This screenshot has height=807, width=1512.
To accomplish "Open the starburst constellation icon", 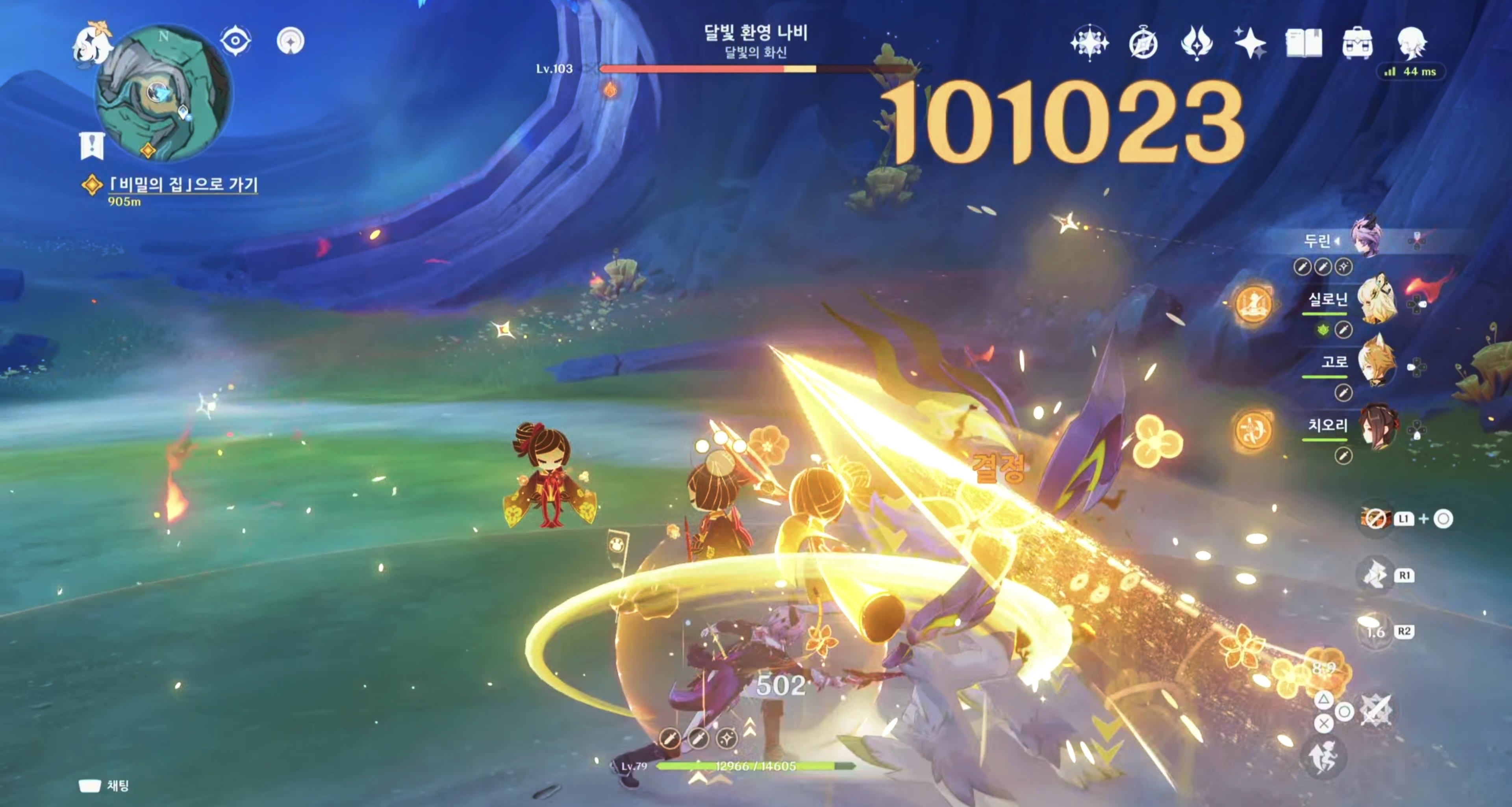I will pyautogui.click(x=1089, y=42).
